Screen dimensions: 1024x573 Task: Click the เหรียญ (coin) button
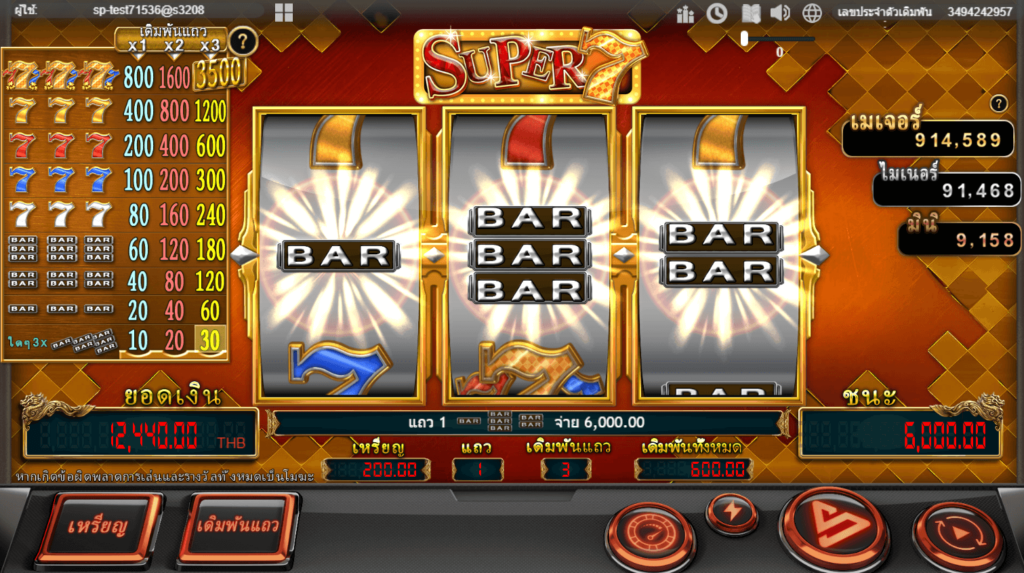click(x=98, y=526)
